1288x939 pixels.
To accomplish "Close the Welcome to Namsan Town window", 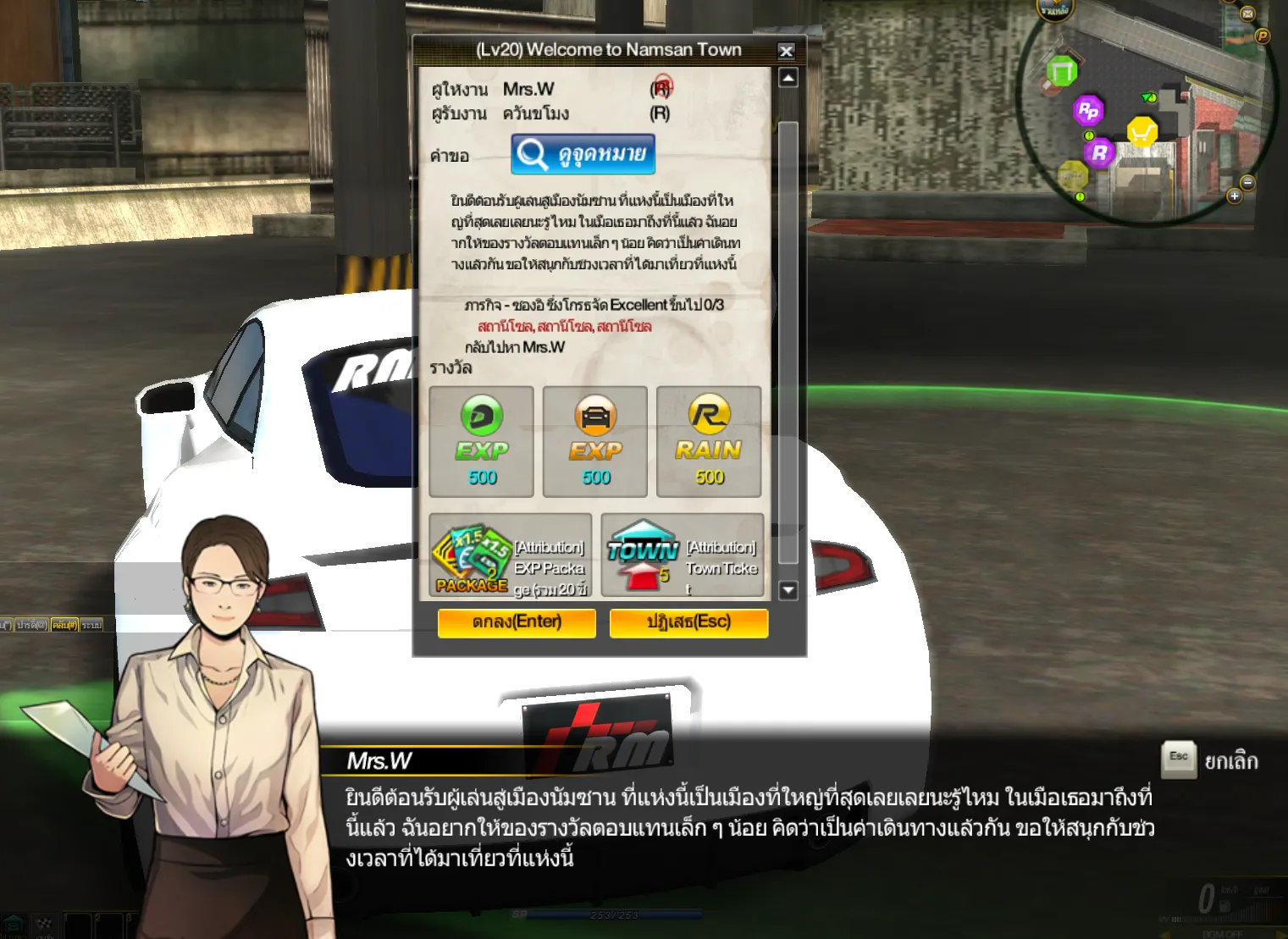I will (x=786, y=51).
